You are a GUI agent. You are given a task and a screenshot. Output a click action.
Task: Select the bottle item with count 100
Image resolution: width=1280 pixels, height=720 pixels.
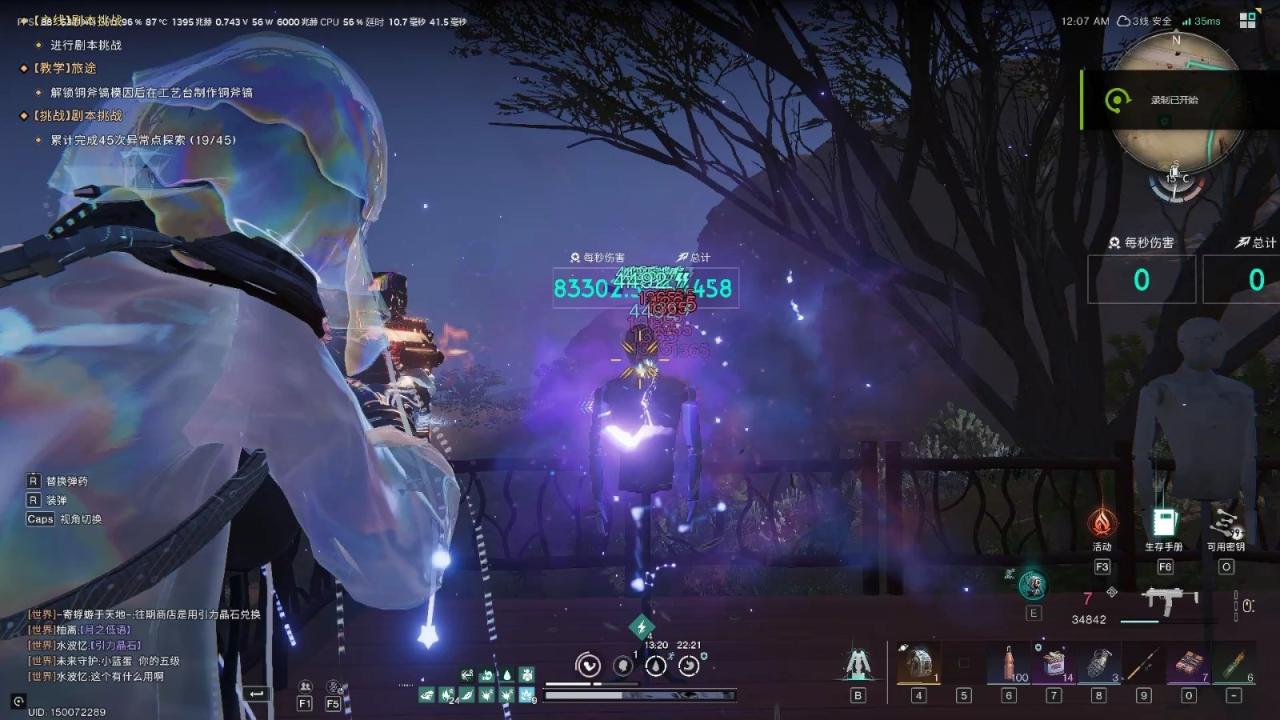(x=1007, y=663)
